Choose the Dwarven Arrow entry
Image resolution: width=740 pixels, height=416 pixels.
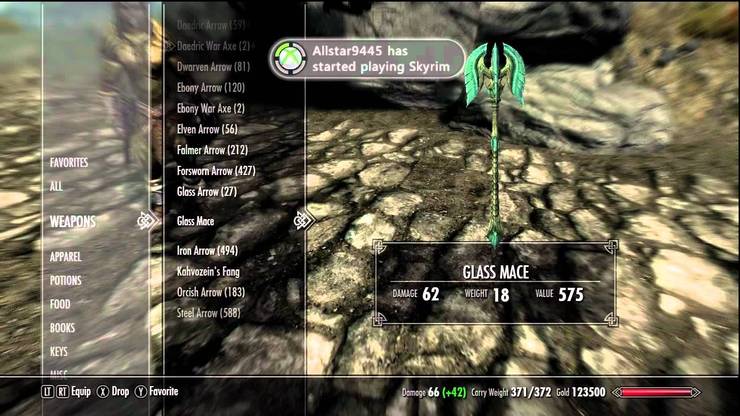[212, 67]
